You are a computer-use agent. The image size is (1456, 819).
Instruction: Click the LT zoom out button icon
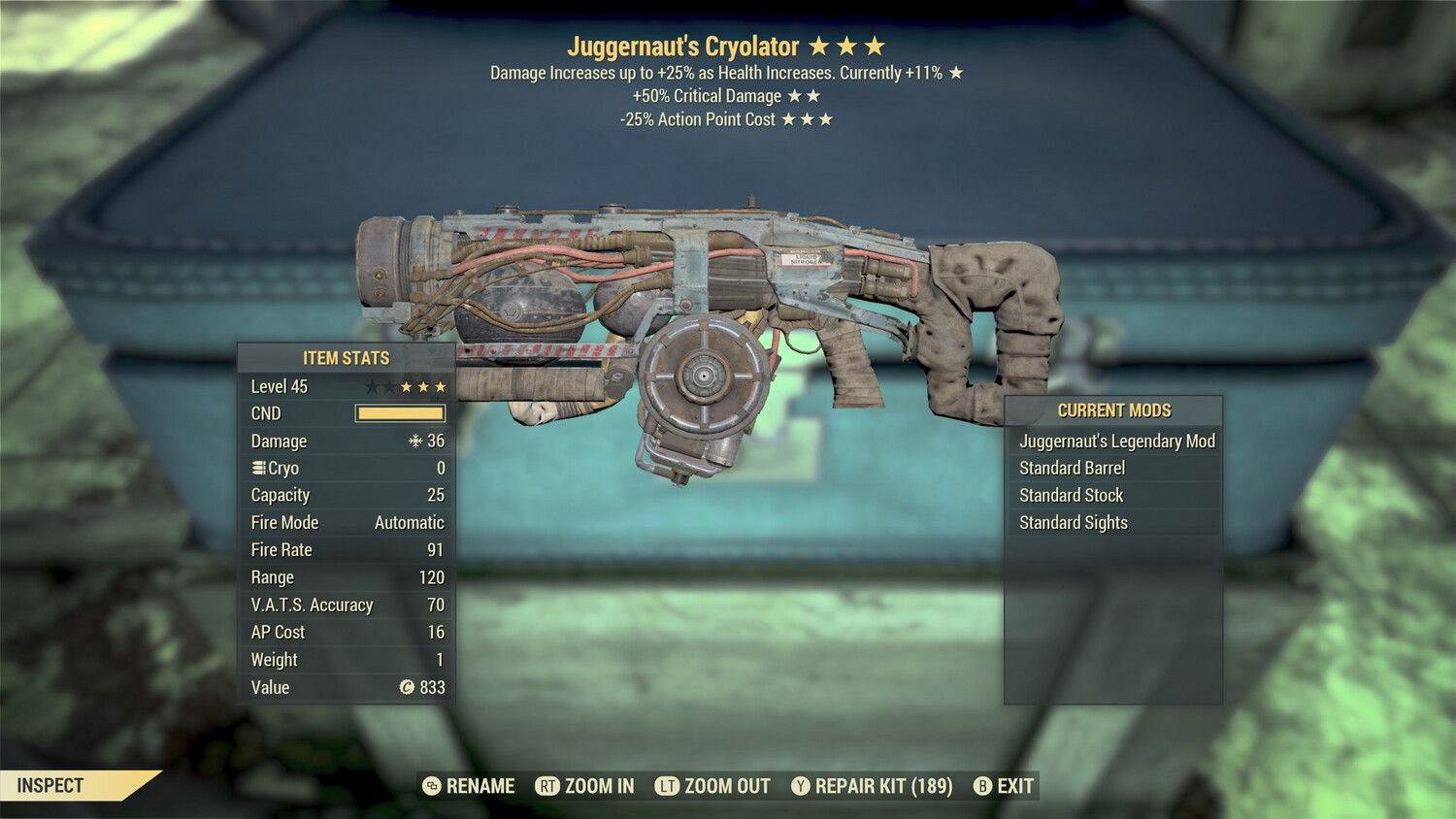[x=667, y=786]
